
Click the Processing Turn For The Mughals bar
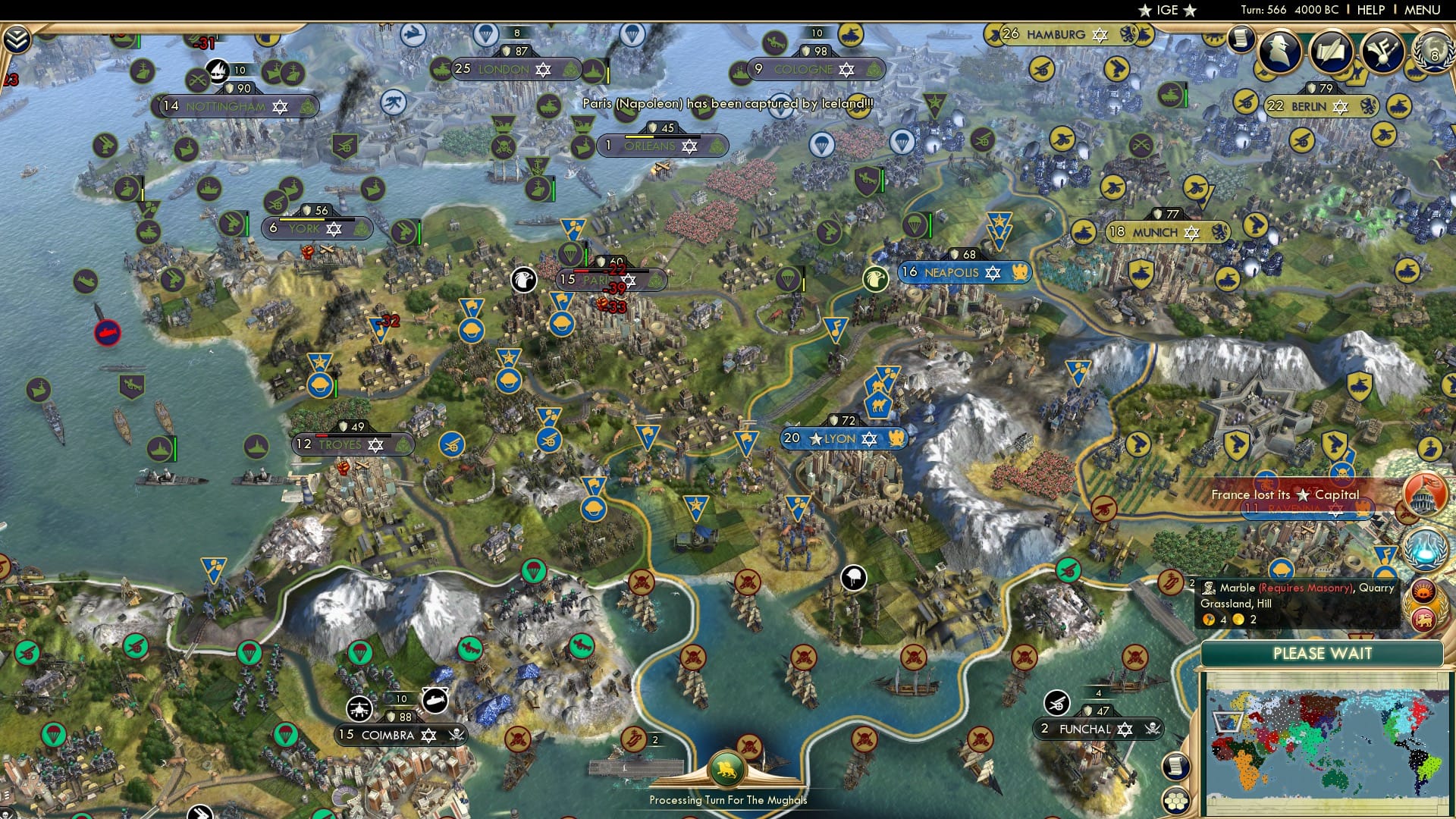point(728,800)
